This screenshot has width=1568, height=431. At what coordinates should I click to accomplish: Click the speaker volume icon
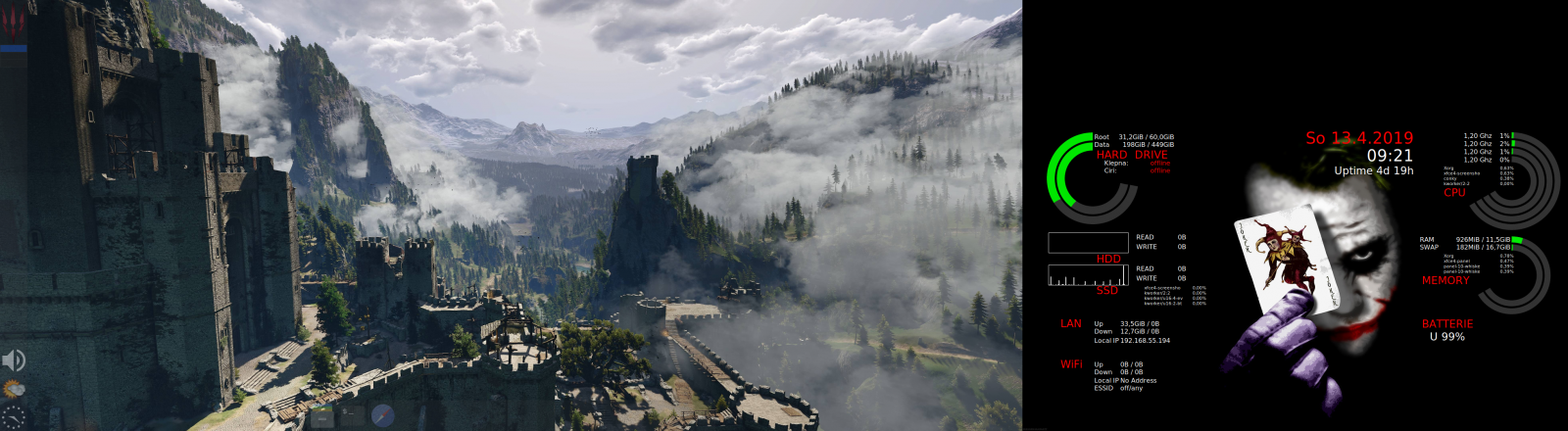pos(14,359)
